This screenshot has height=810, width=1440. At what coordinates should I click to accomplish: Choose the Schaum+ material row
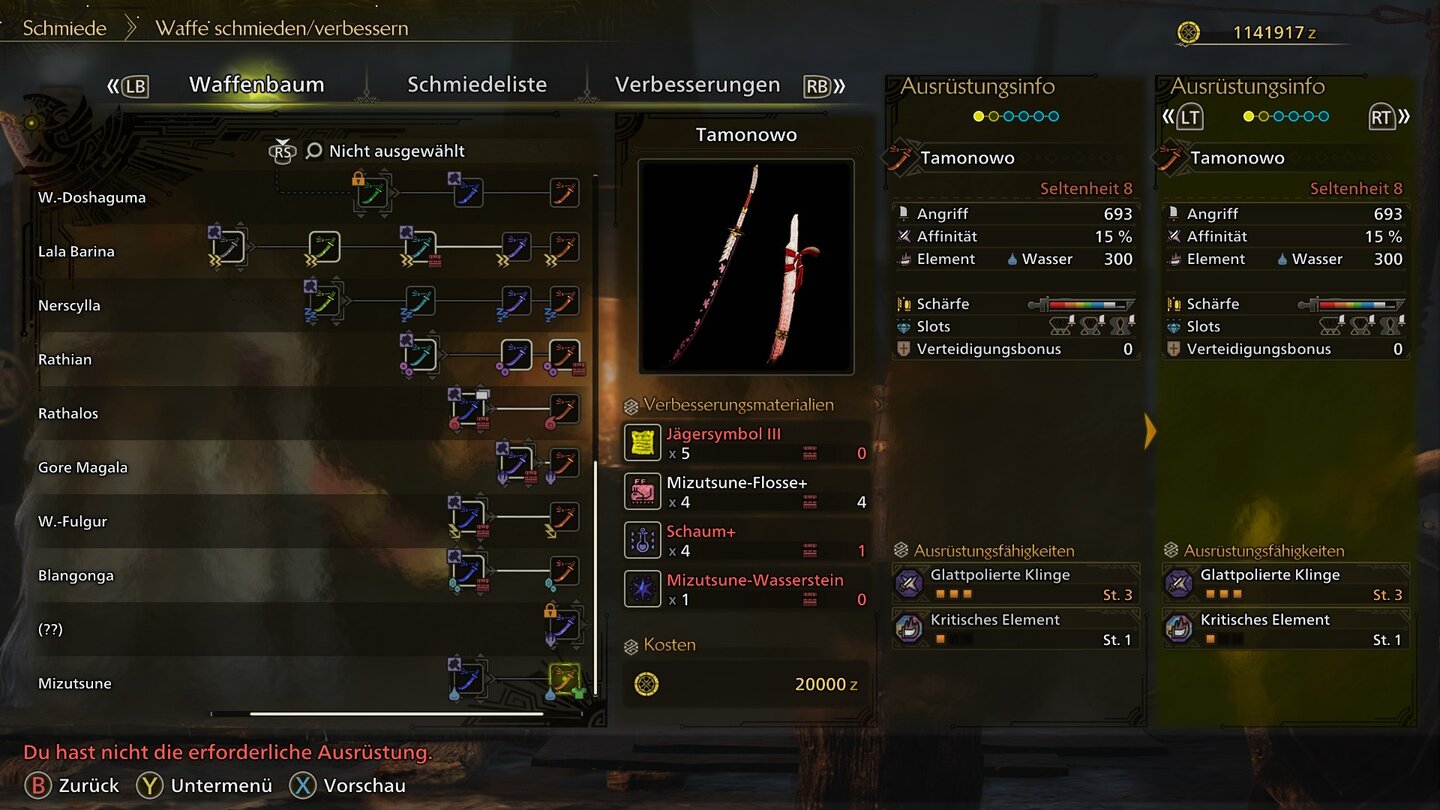[x=745, y=541]
